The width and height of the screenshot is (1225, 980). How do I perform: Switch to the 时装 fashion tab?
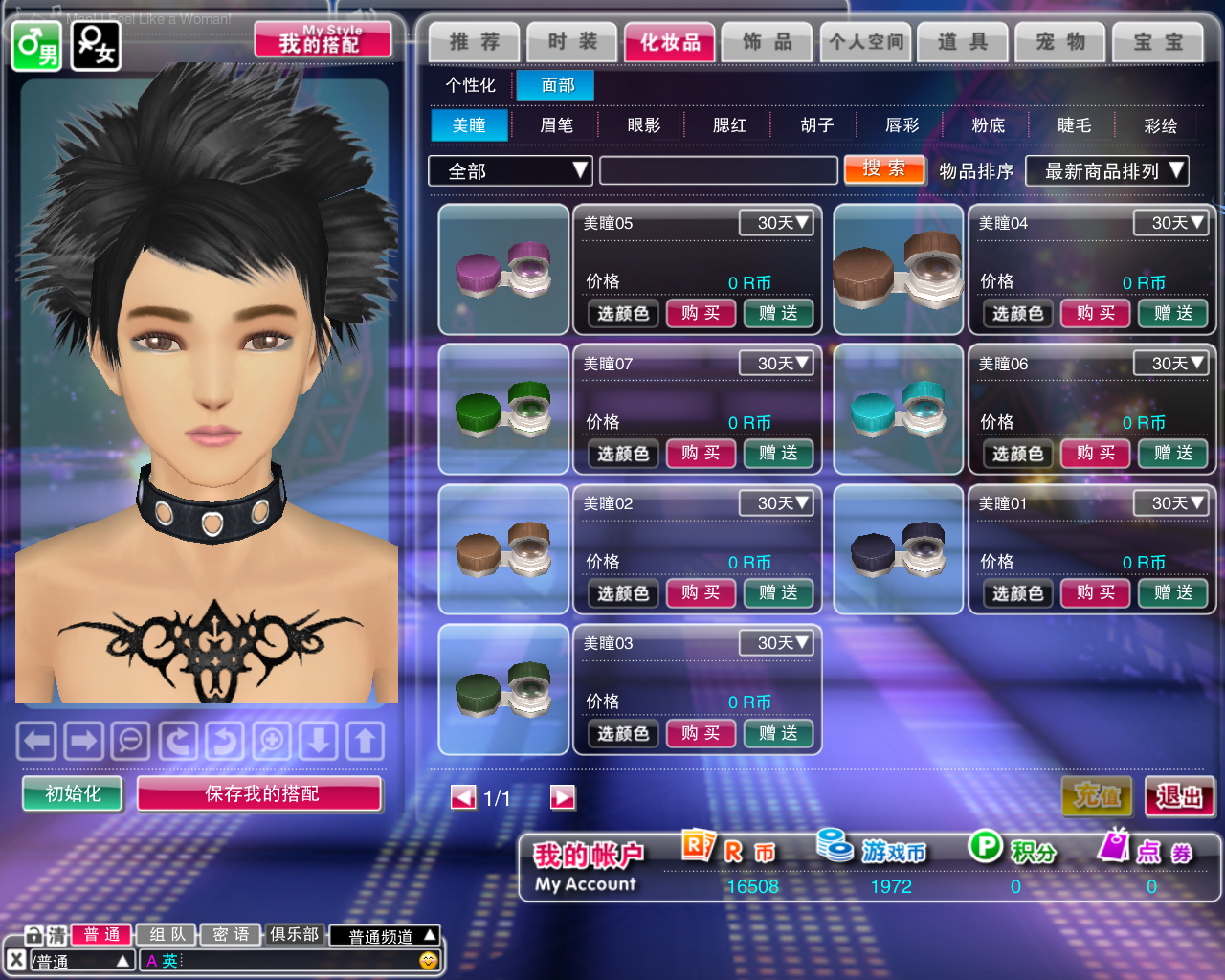click(572, 42)
